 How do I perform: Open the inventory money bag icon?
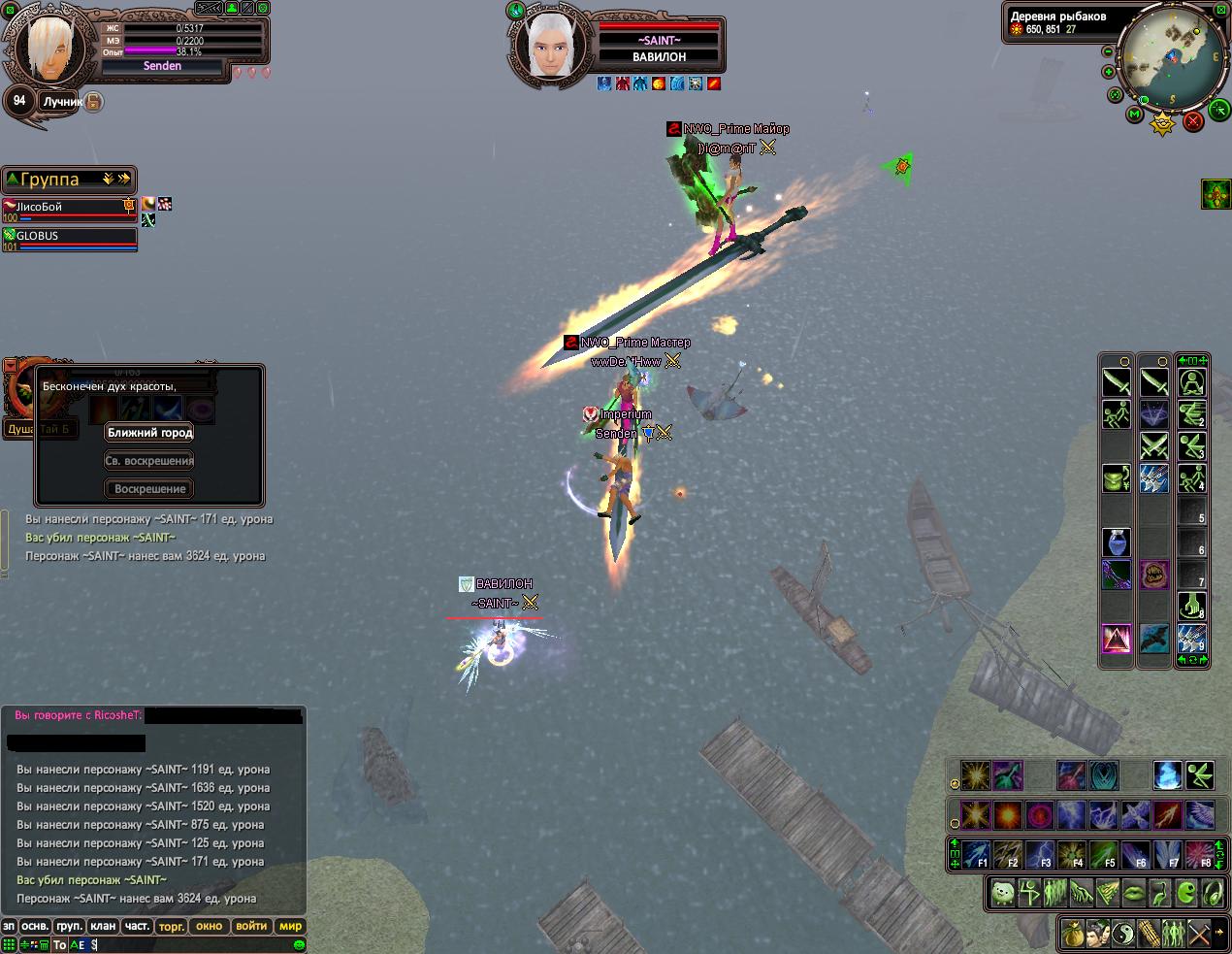pyautogui.click(x=1072, y=933)
